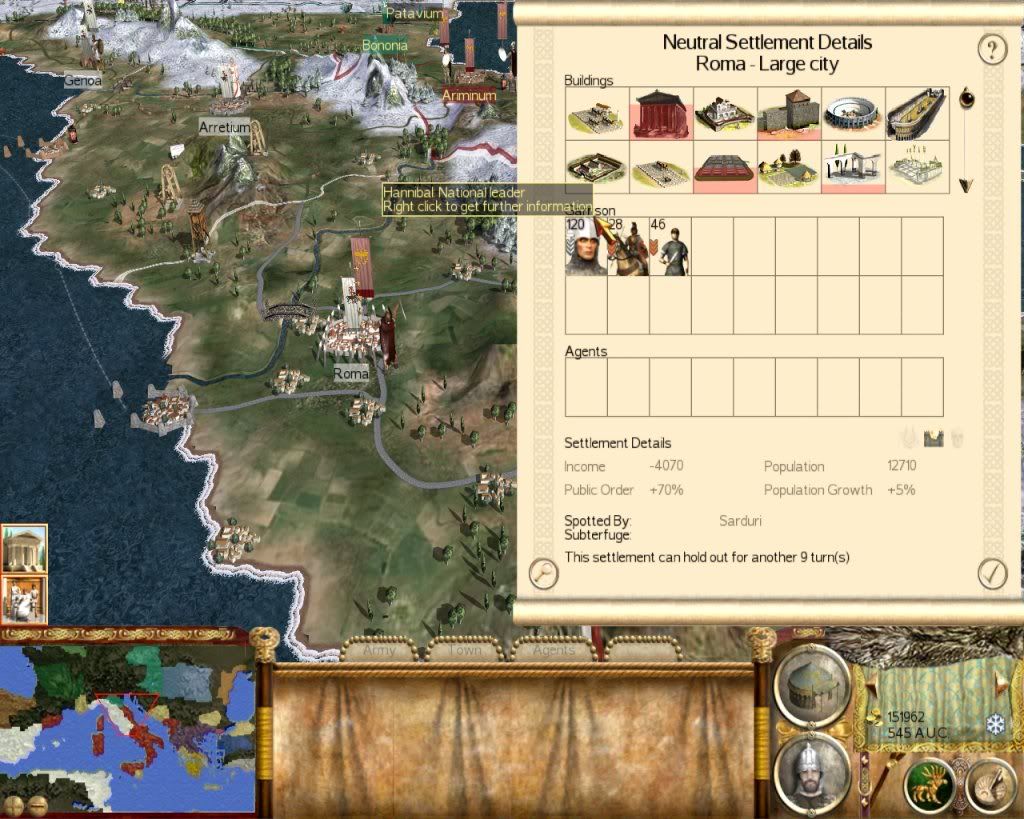View the circus racetrack building
Viewport: 1024px width, 819px height.
point(917,112)
